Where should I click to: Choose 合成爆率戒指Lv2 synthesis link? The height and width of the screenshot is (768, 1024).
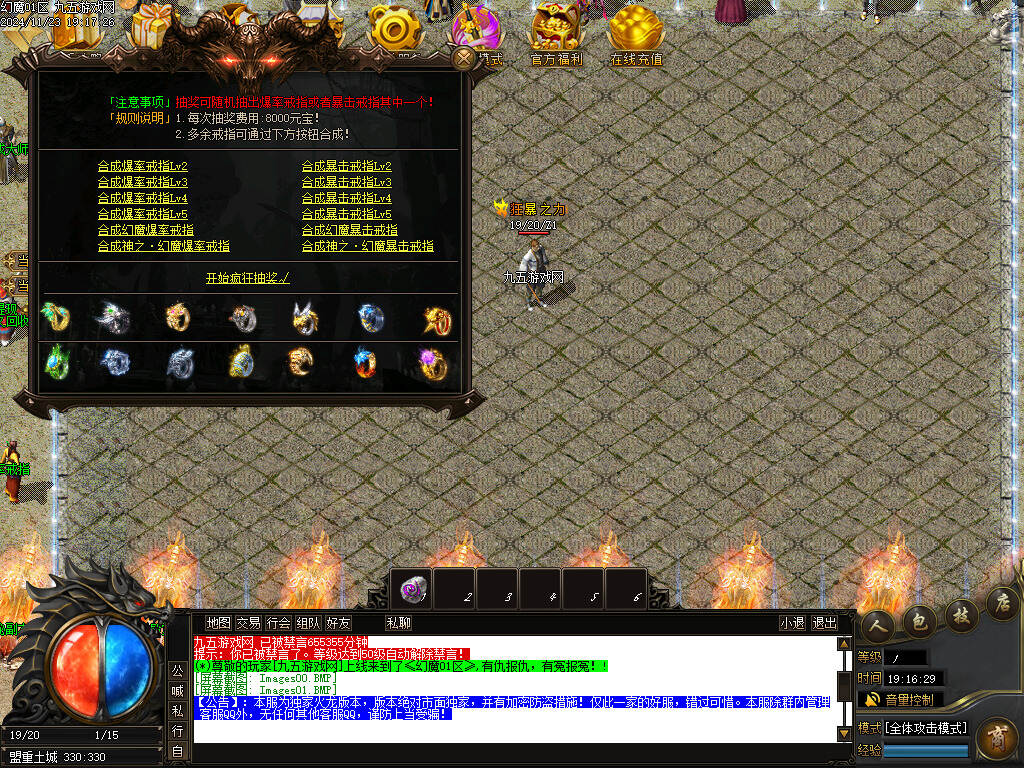[143, 166]
